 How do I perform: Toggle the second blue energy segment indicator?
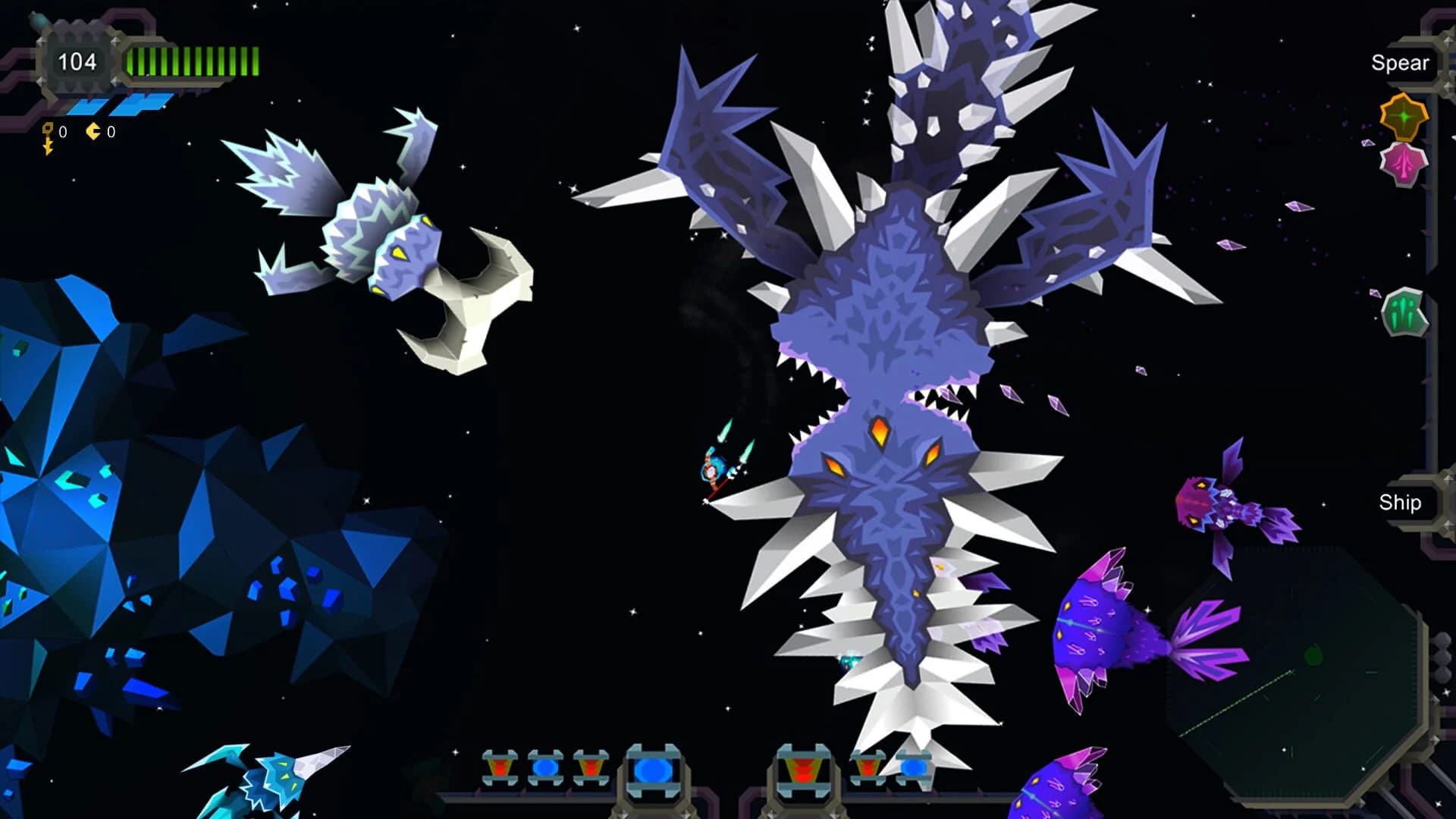(x=140, y=105)
